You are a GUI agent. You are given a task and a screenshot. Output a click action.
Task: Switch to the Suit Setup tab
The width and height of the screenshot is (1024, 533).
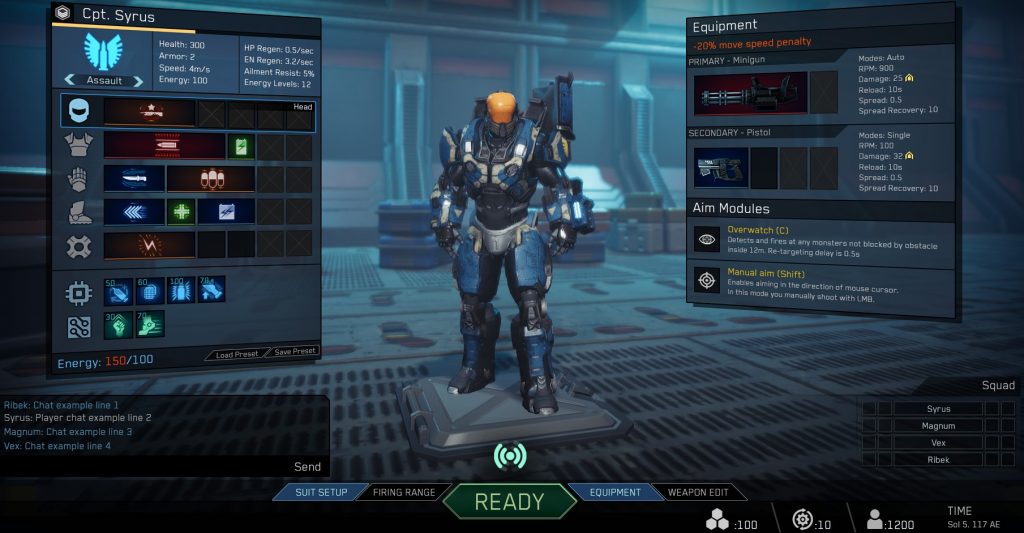click(x=320, y=492)
